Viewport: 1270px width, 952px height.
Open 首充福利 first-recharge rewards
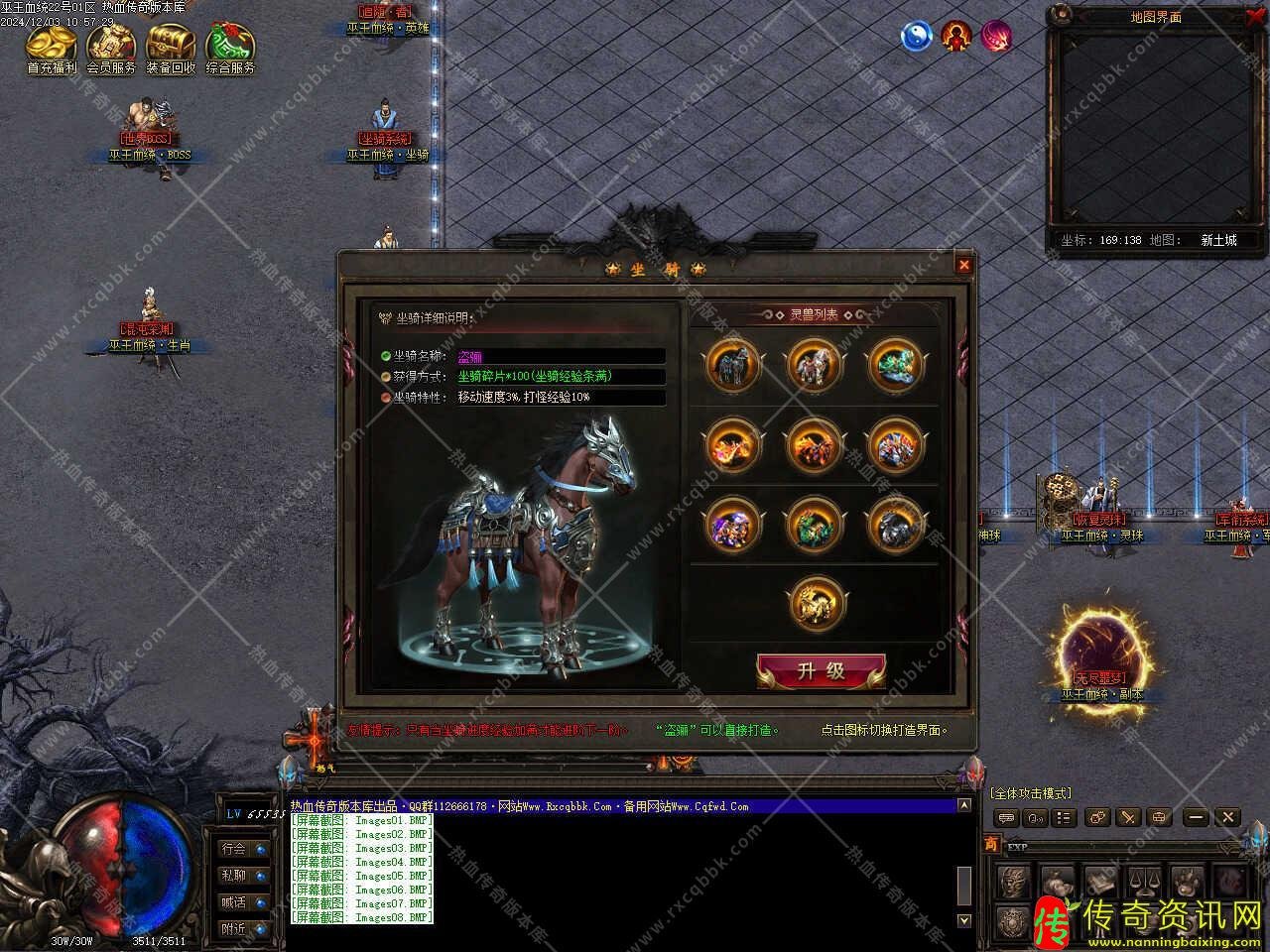tap(52, 48)
